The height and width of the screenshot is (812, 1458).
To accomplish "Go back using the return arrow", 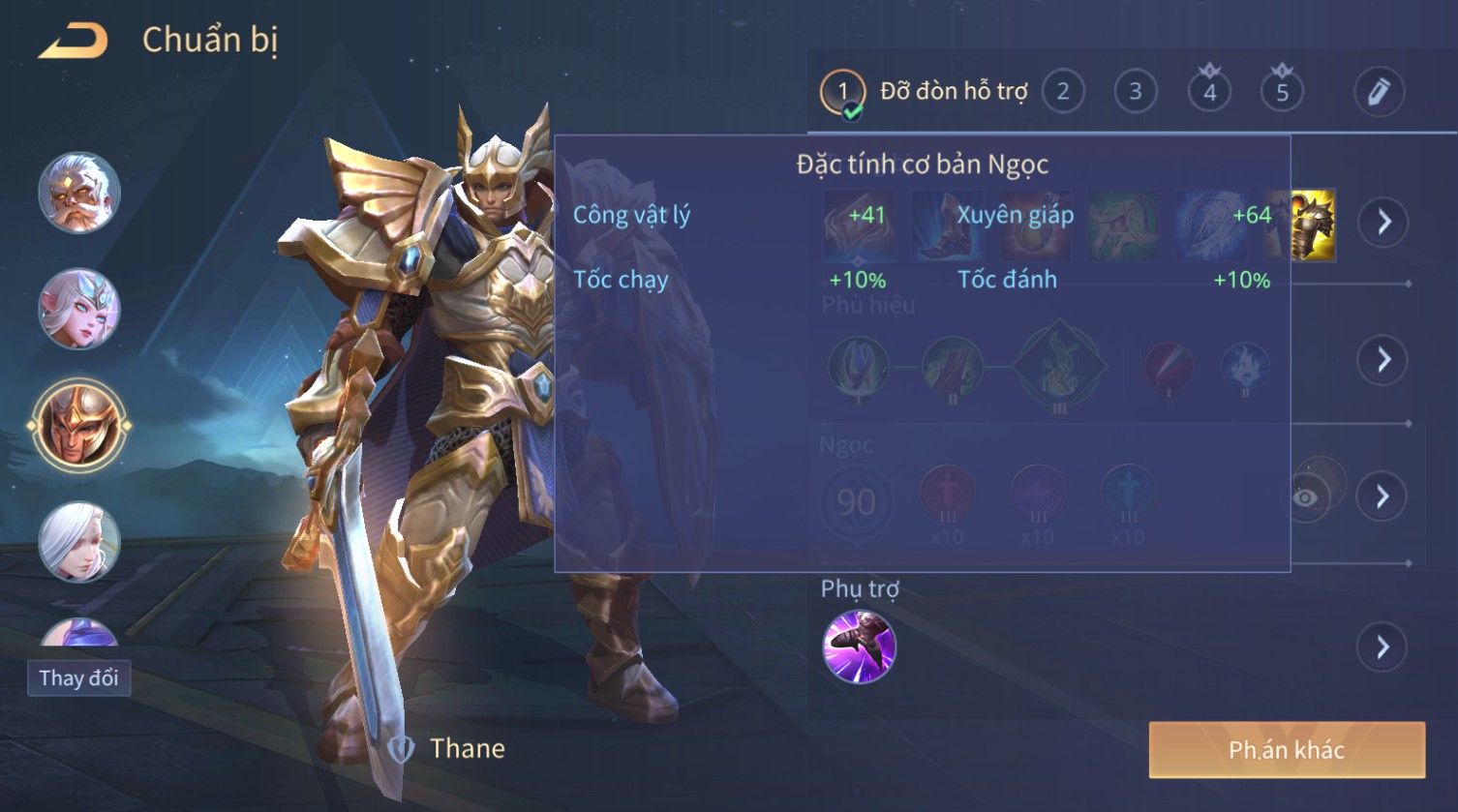I will coord(73,42).
